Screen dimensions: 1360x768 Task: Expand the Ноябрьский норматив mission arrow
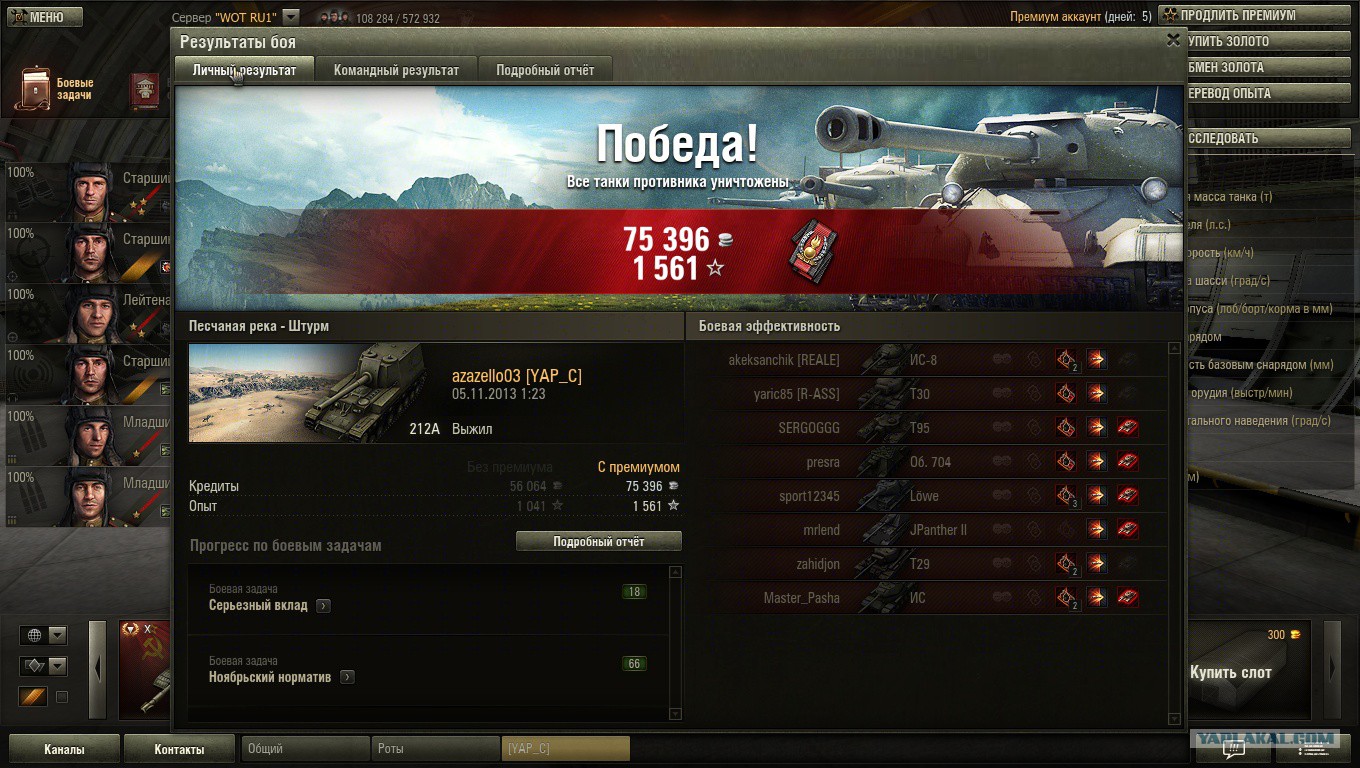346,677
